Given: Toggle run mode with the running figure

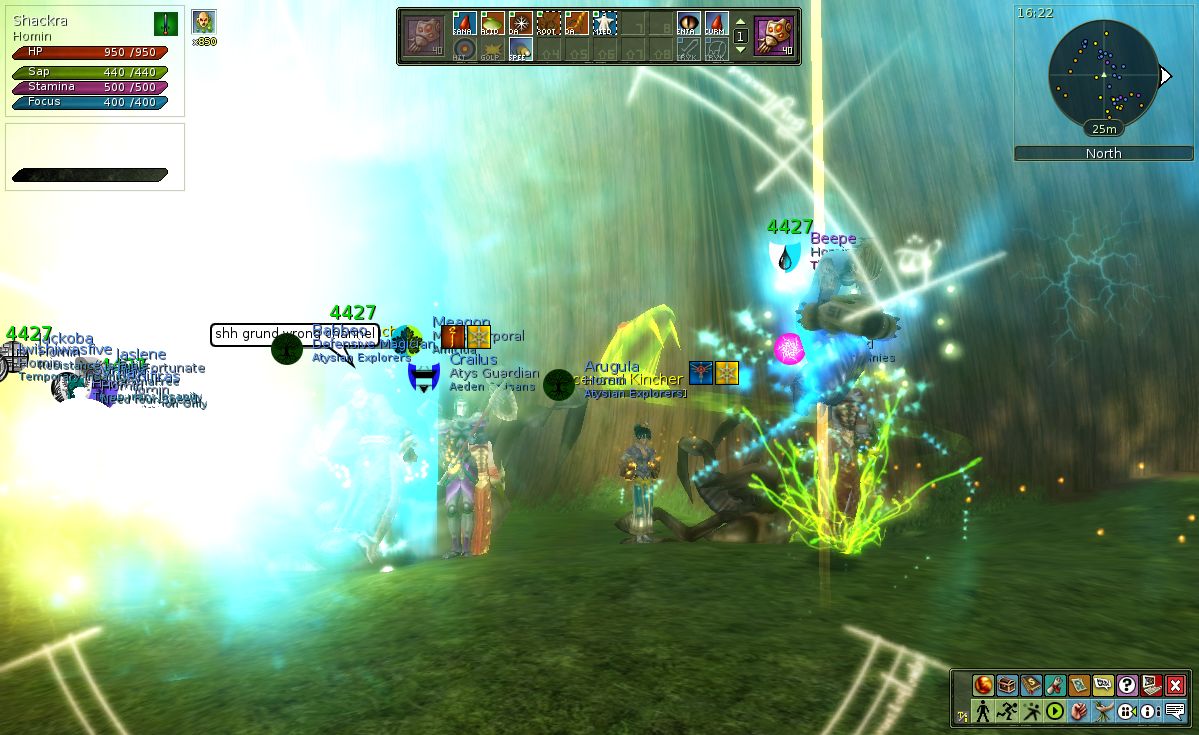Looking at the screenshot, I should point(1007,711).
